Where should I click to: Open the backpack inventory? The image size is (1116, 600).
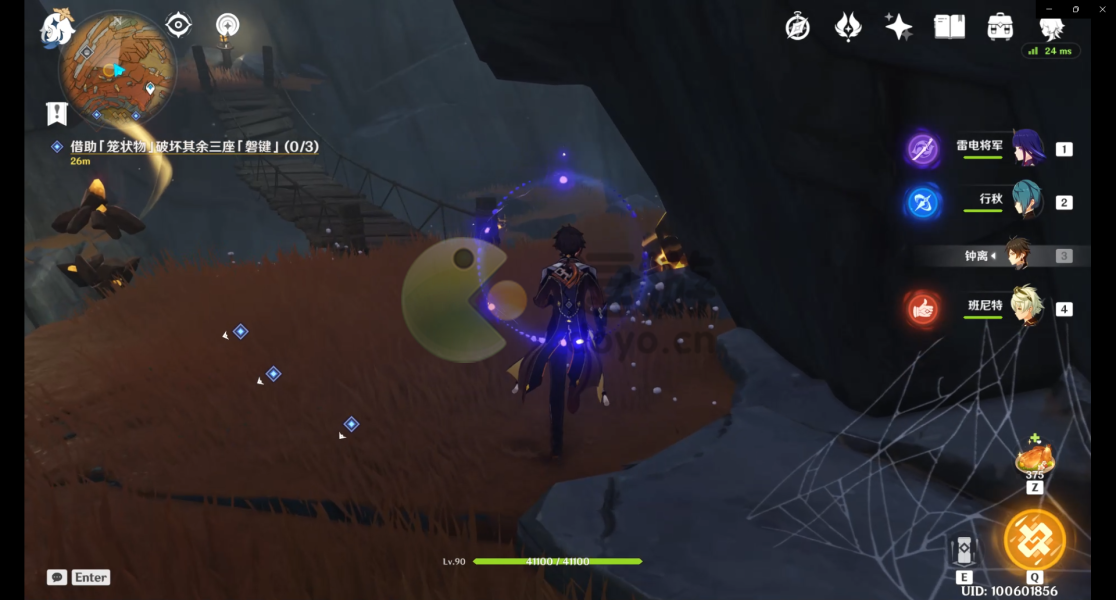[x=1000, y=27]
